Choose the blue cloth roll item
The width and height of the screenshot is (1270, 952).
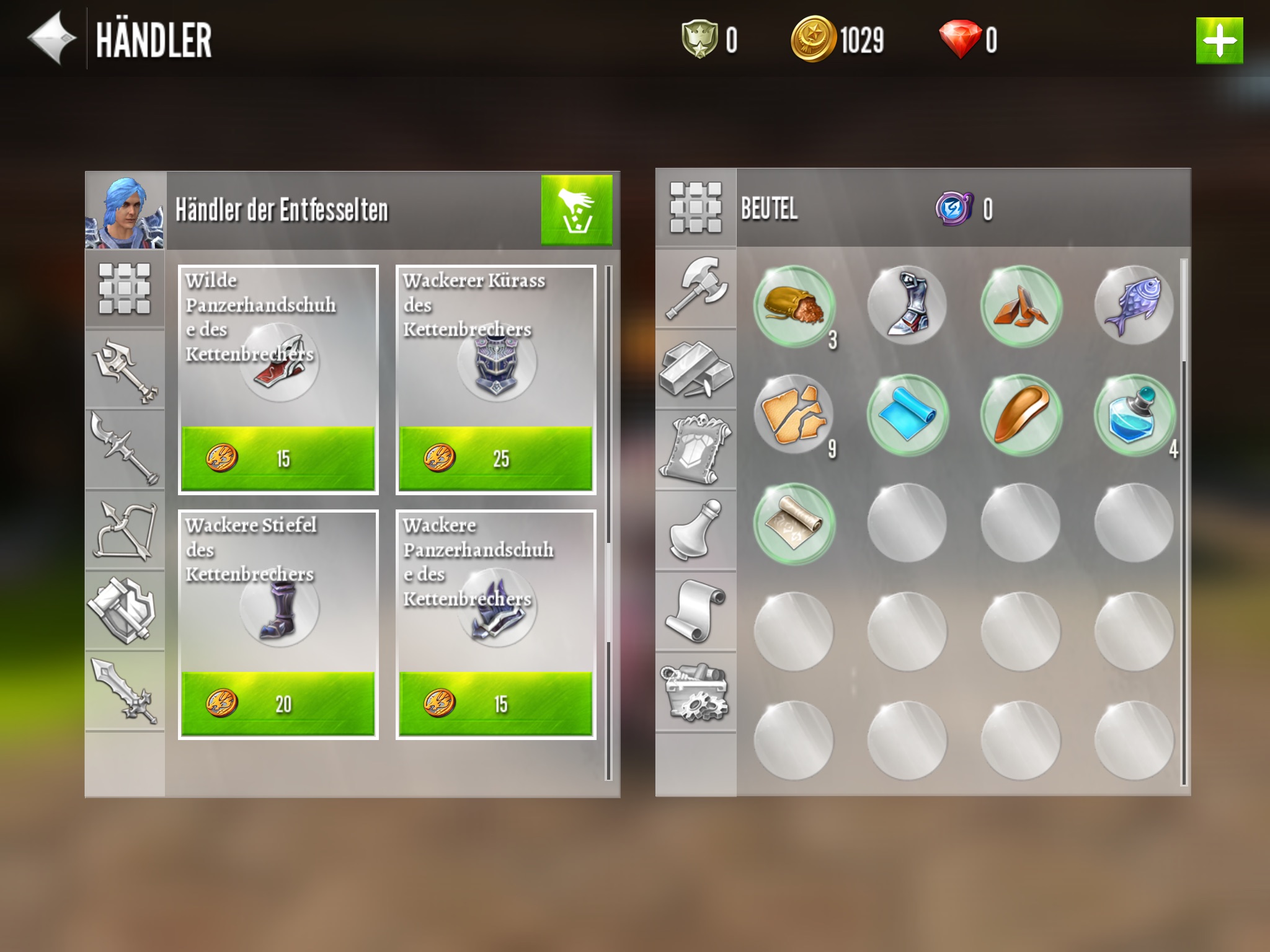pyautogui.click(x=907, y=415)
